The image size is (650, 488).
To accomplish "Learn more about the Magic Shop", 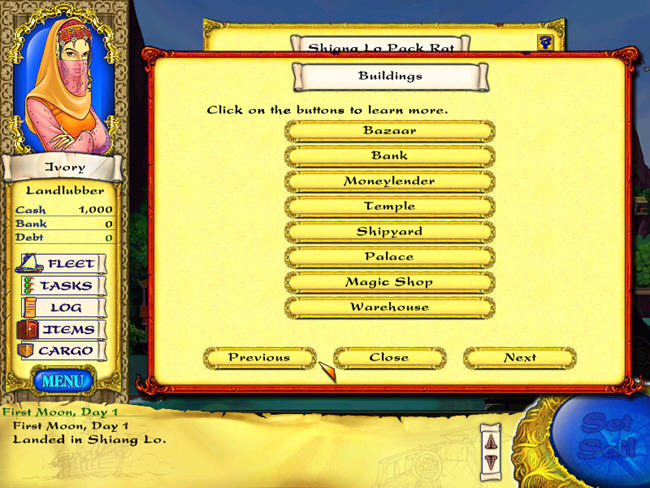I will 390,282.
